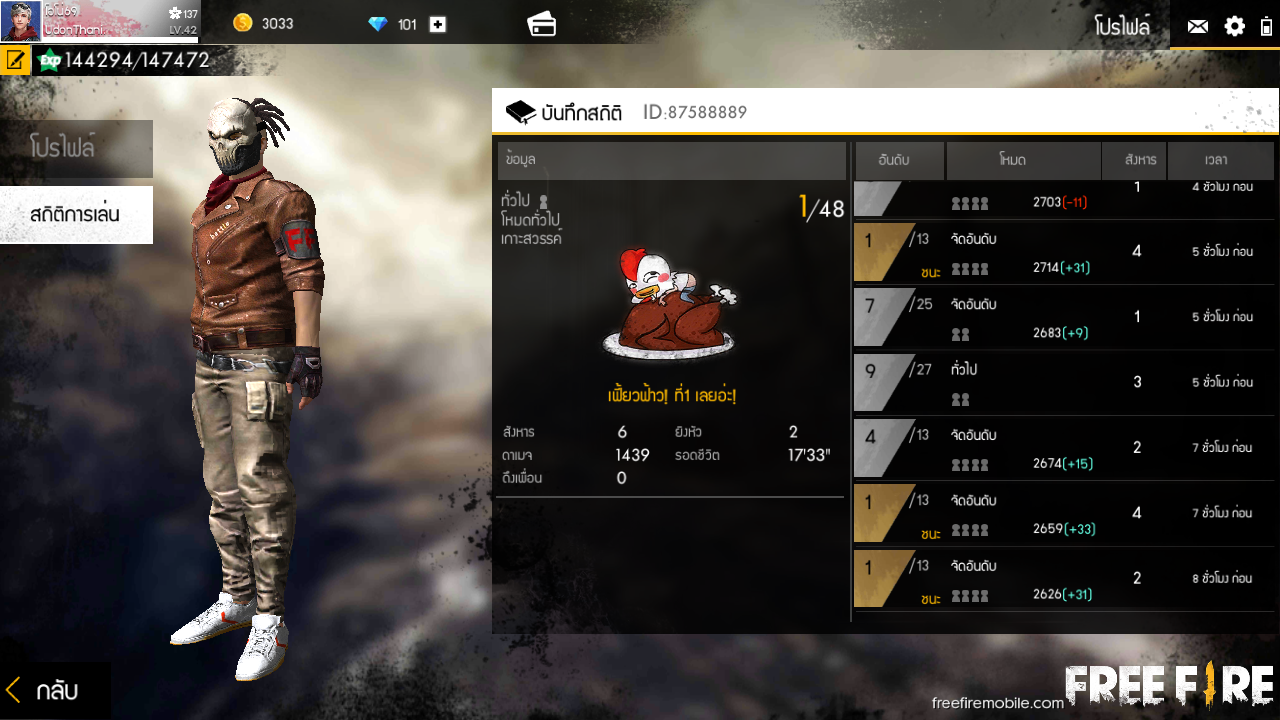Open the gear settings icon
The width and height of the screenshot is (1280, 720).
[1235, 27]
